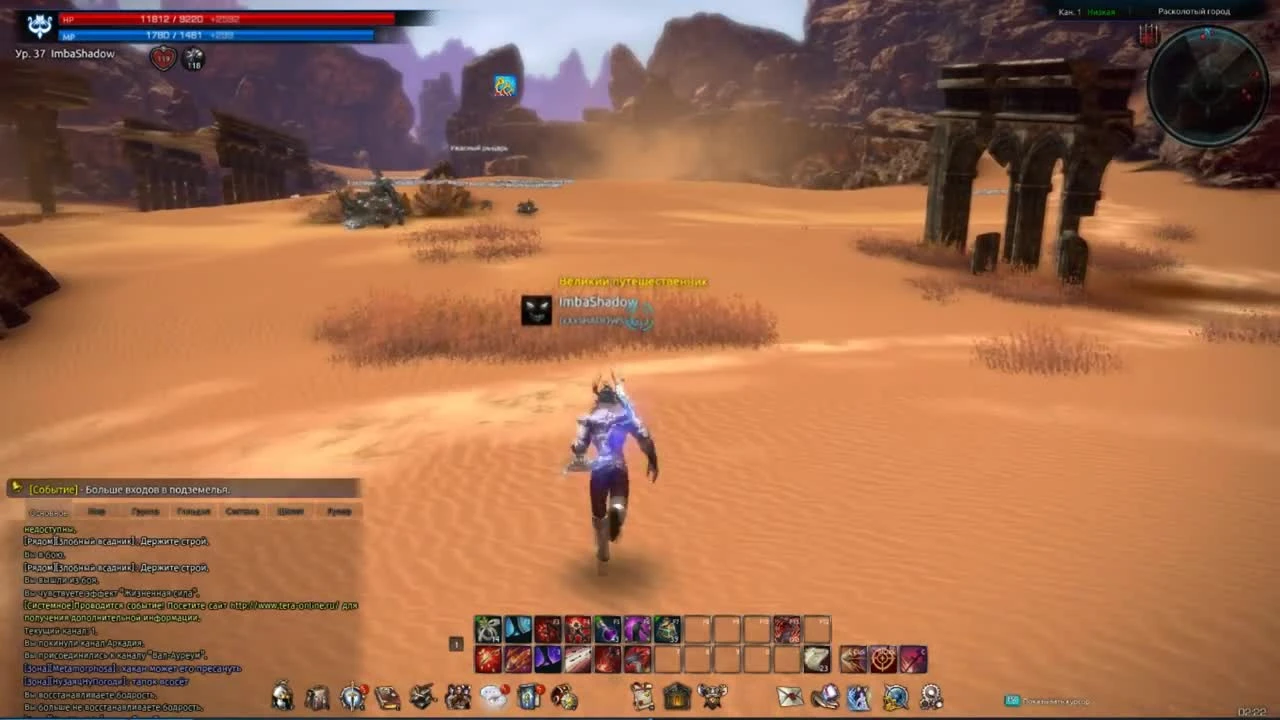The image size is (1280, 720).
Task: Open the bank building icon
Action: (x=676, y=697)
